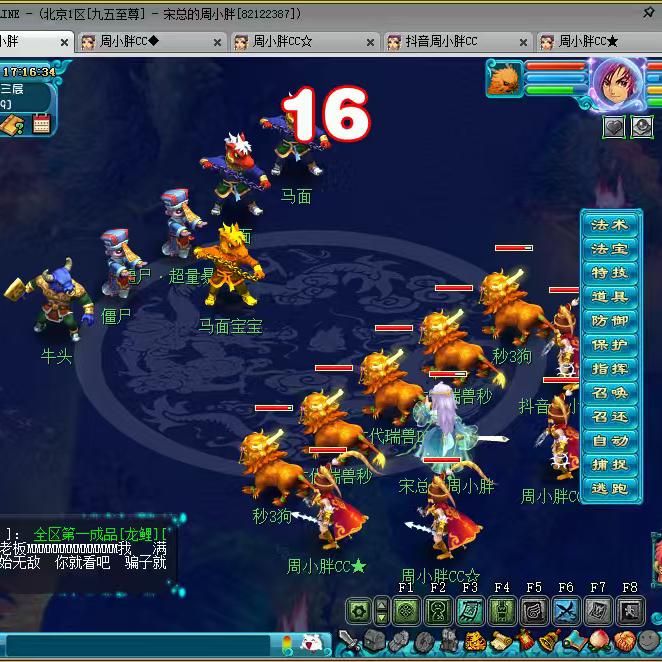
Task: Switch to the 抖音周小胖CC tab
Action: 442,42
